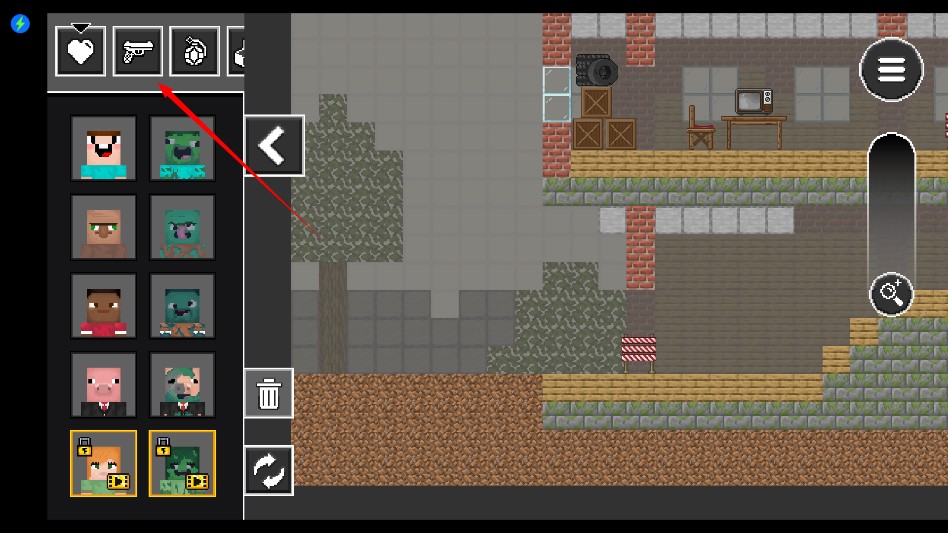Select the green zombie character
Image resolution: width=948 pixels, height=533 pixels.
[x=182, y=148]
